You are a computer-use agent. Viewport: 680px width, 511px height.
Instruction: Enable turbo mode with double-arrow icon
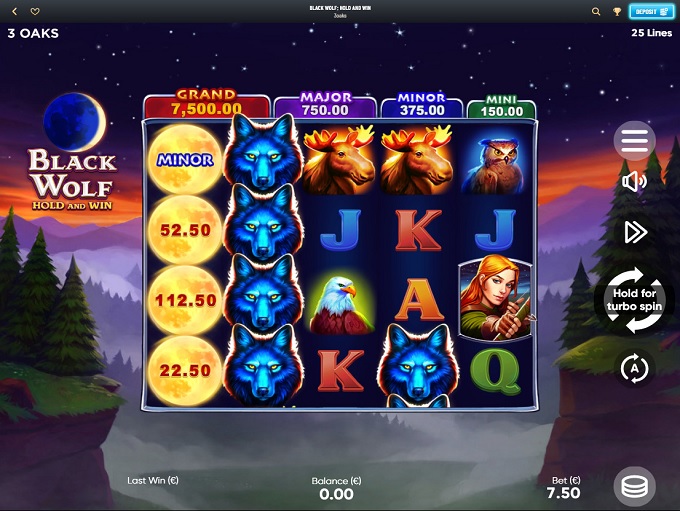635,232
